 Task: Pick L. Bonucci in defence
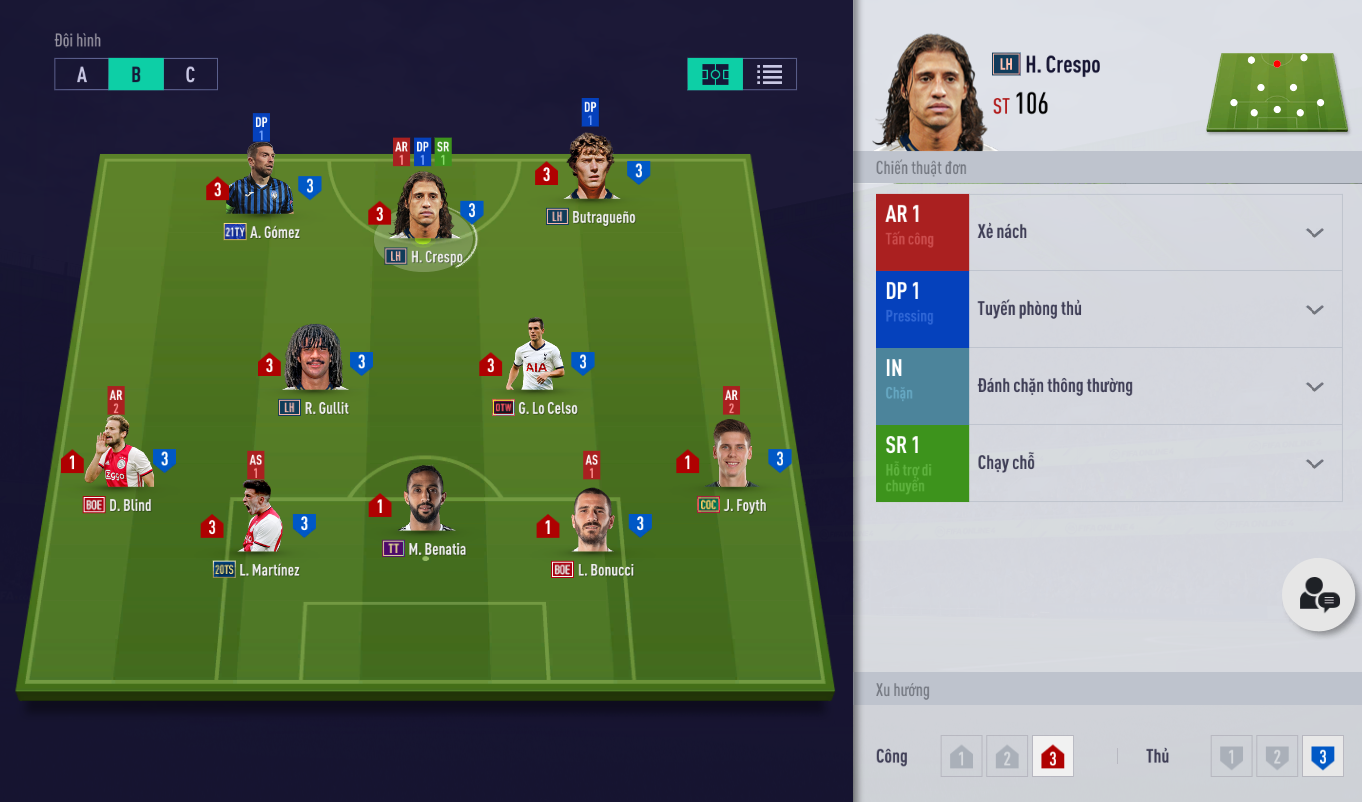coord(591,522)
